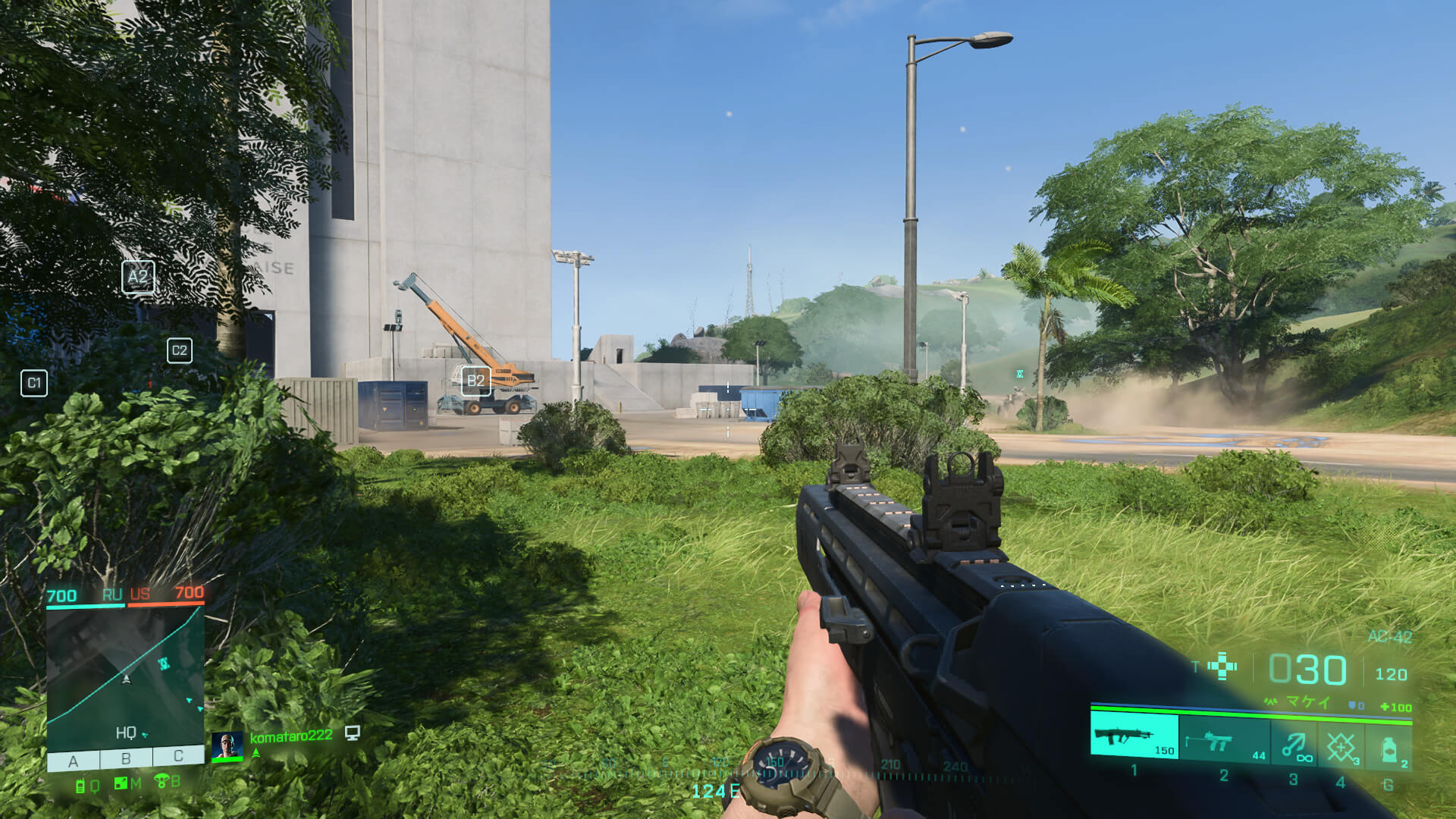Viewport: 1456px width, 819px height.
Task: Open the big map icon
Action: [x=121, y=783]
